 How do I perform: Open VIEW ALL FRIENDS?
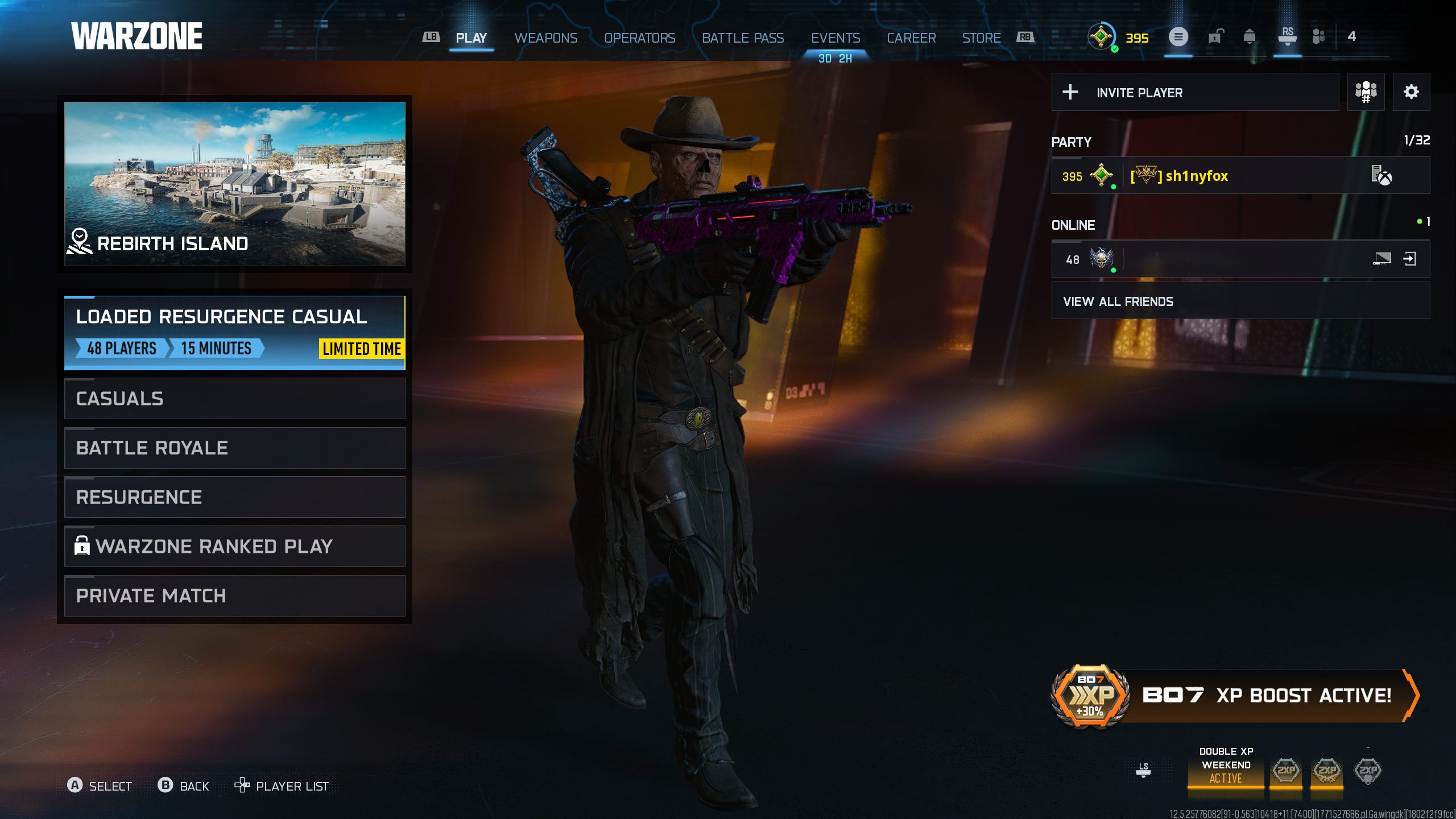(1118, 301)
